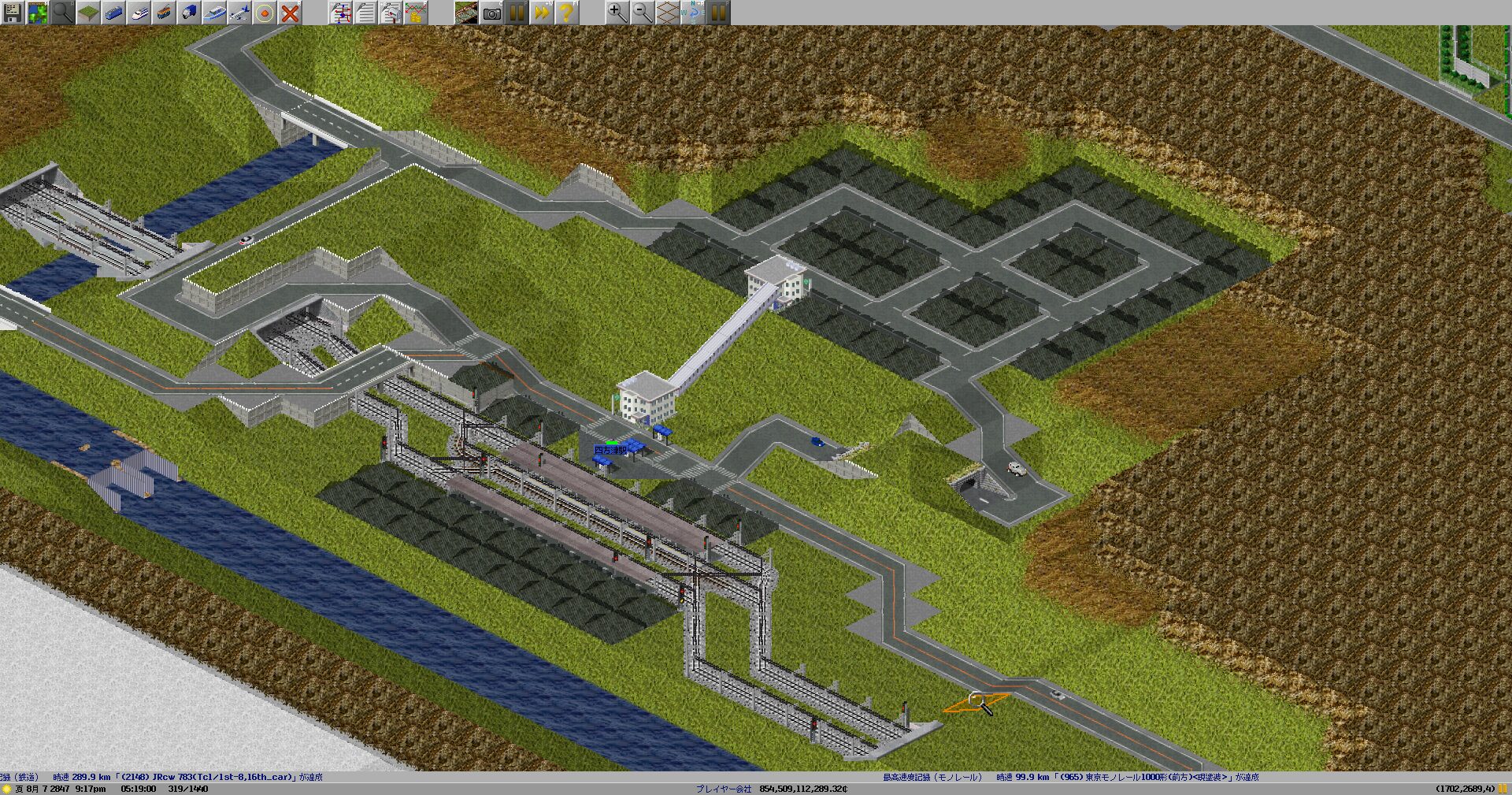Viewport: 1512px width, 795px height.
Task: Take a screenshot with the camera icon
Action: pos(492,12)
